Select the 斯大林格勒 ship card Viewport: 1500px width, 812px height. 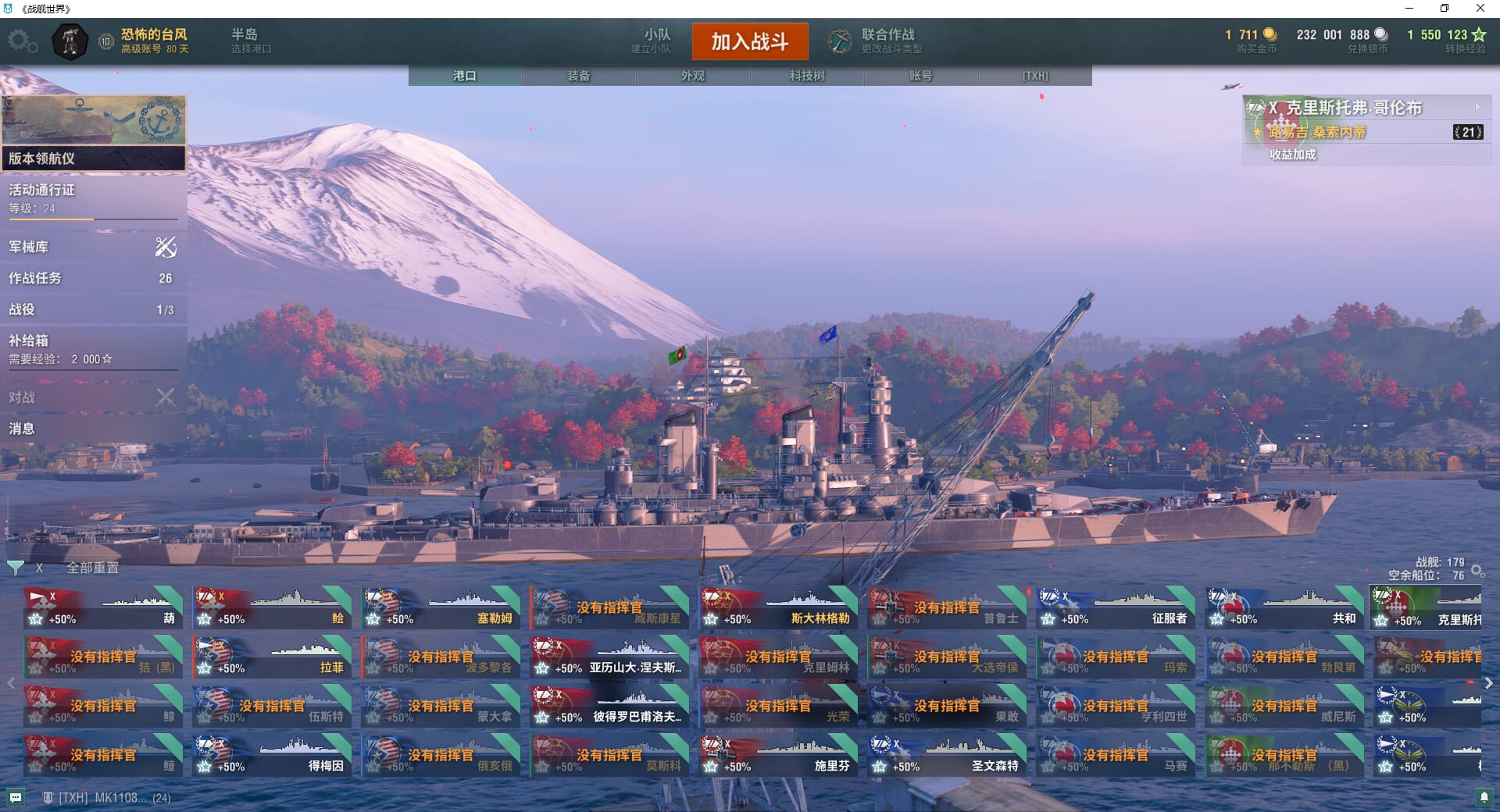pyautogui.click(x=778, y=608)
